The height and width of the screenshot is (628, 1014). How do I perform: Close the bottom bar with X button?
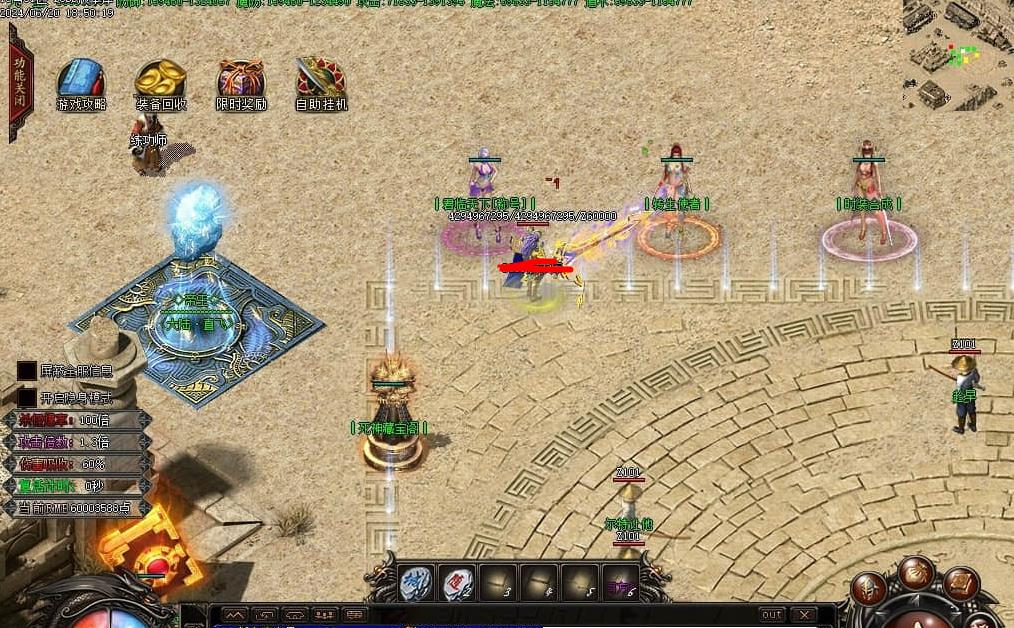click(804, 615)
